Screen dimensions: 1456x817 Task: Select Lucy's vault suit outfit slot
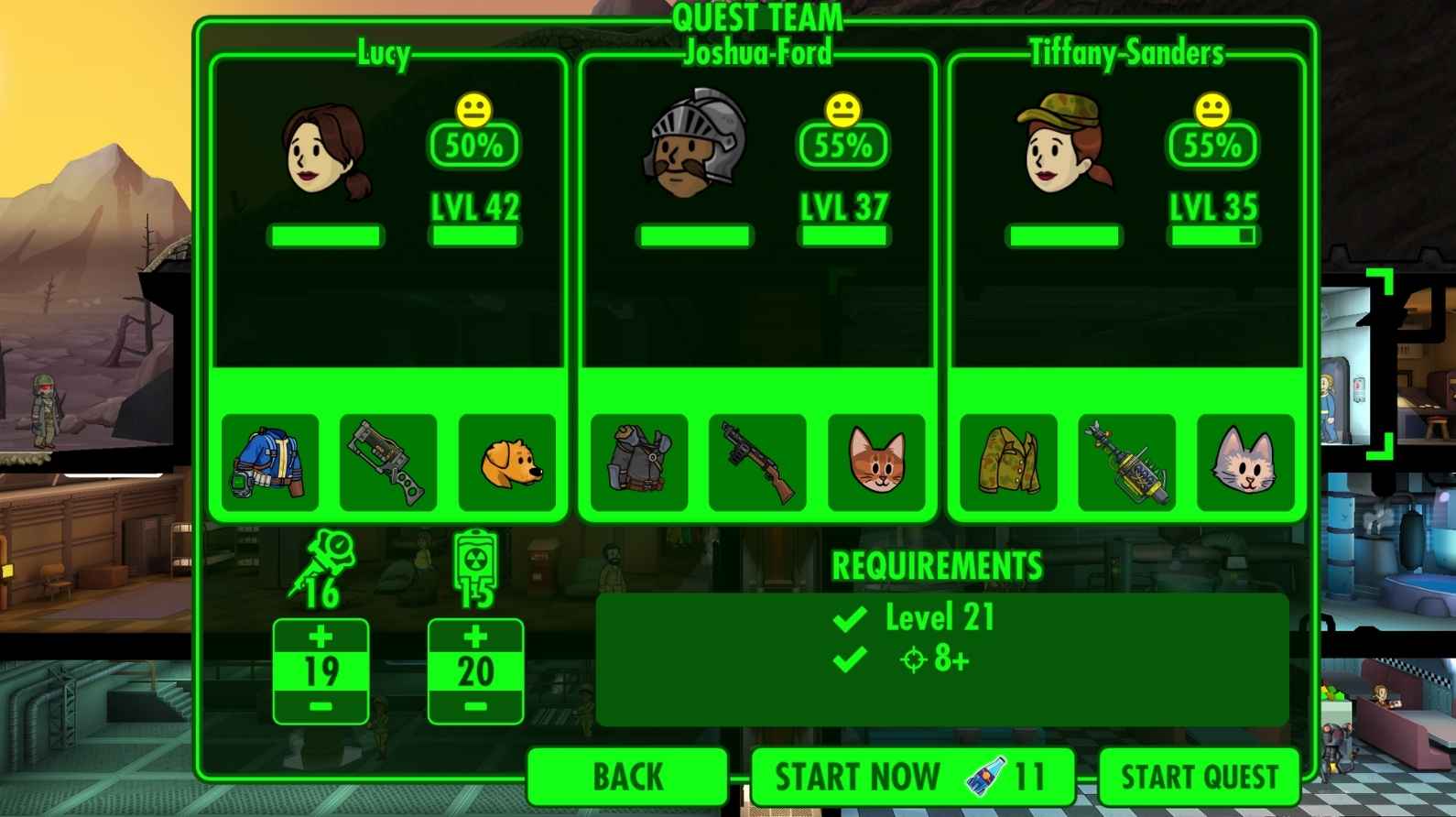pos(270,463)
